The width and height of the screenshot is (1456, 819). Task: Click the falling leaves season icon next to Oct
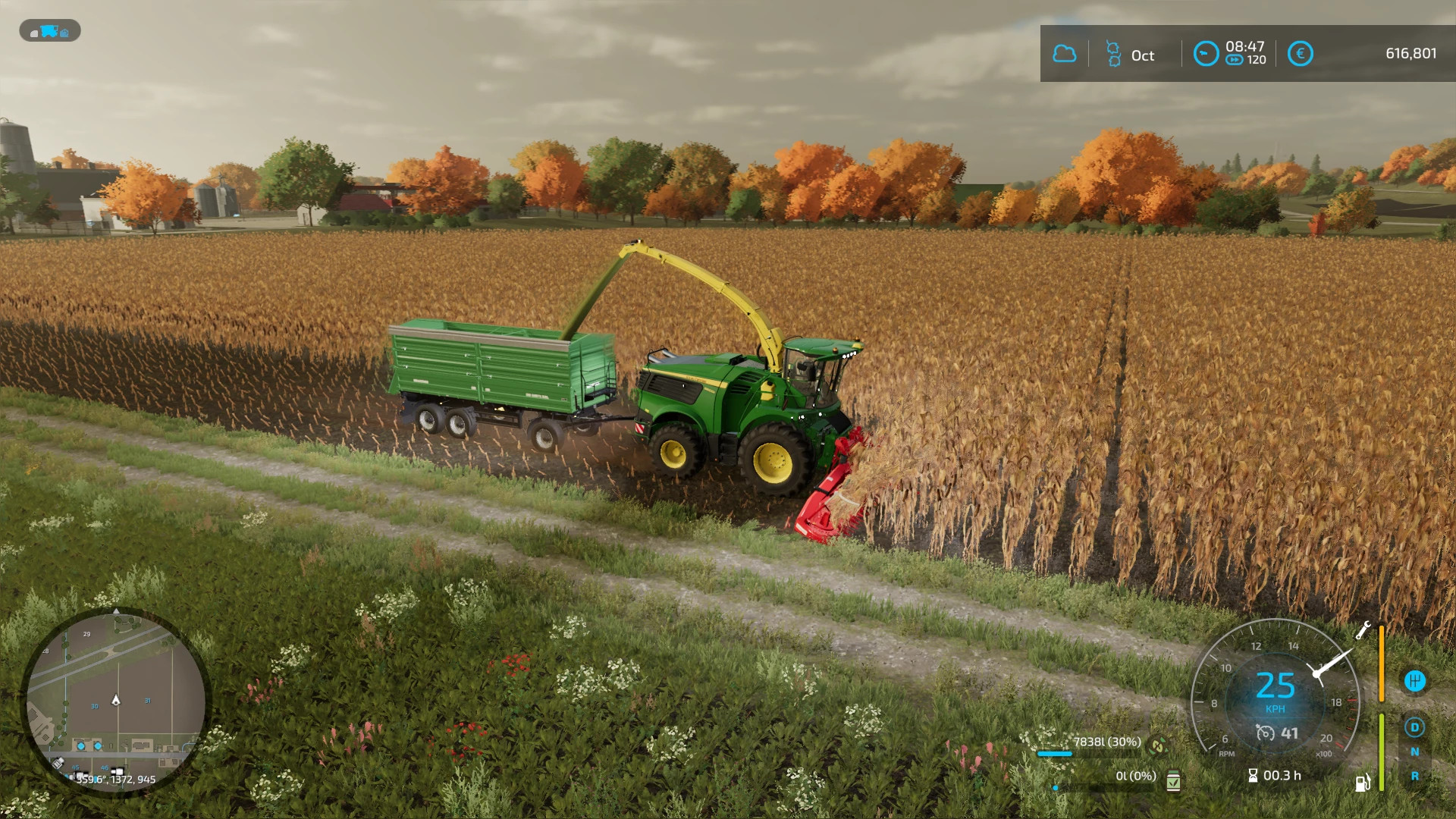(x=1112, y=55)
